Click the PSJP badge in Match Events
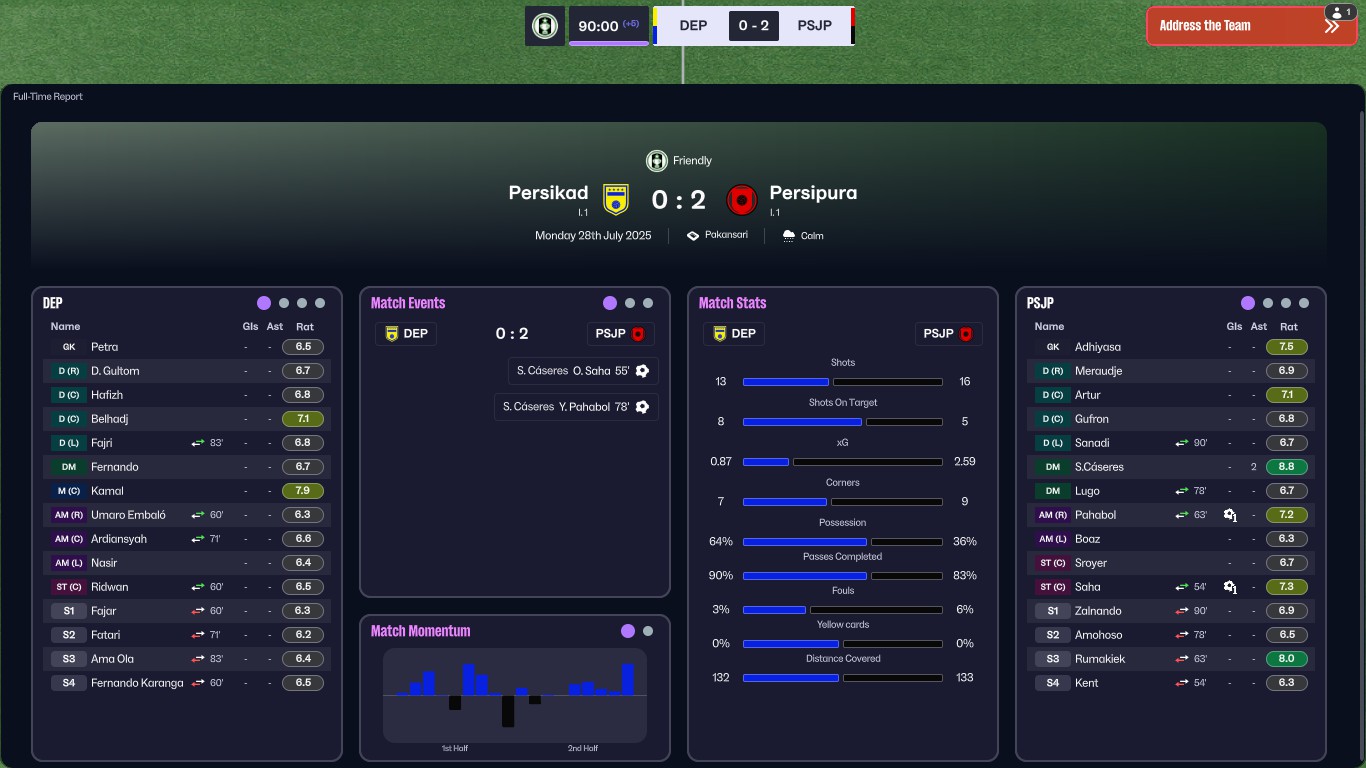This screenshot has width=1366, height=768. (620, 334)
